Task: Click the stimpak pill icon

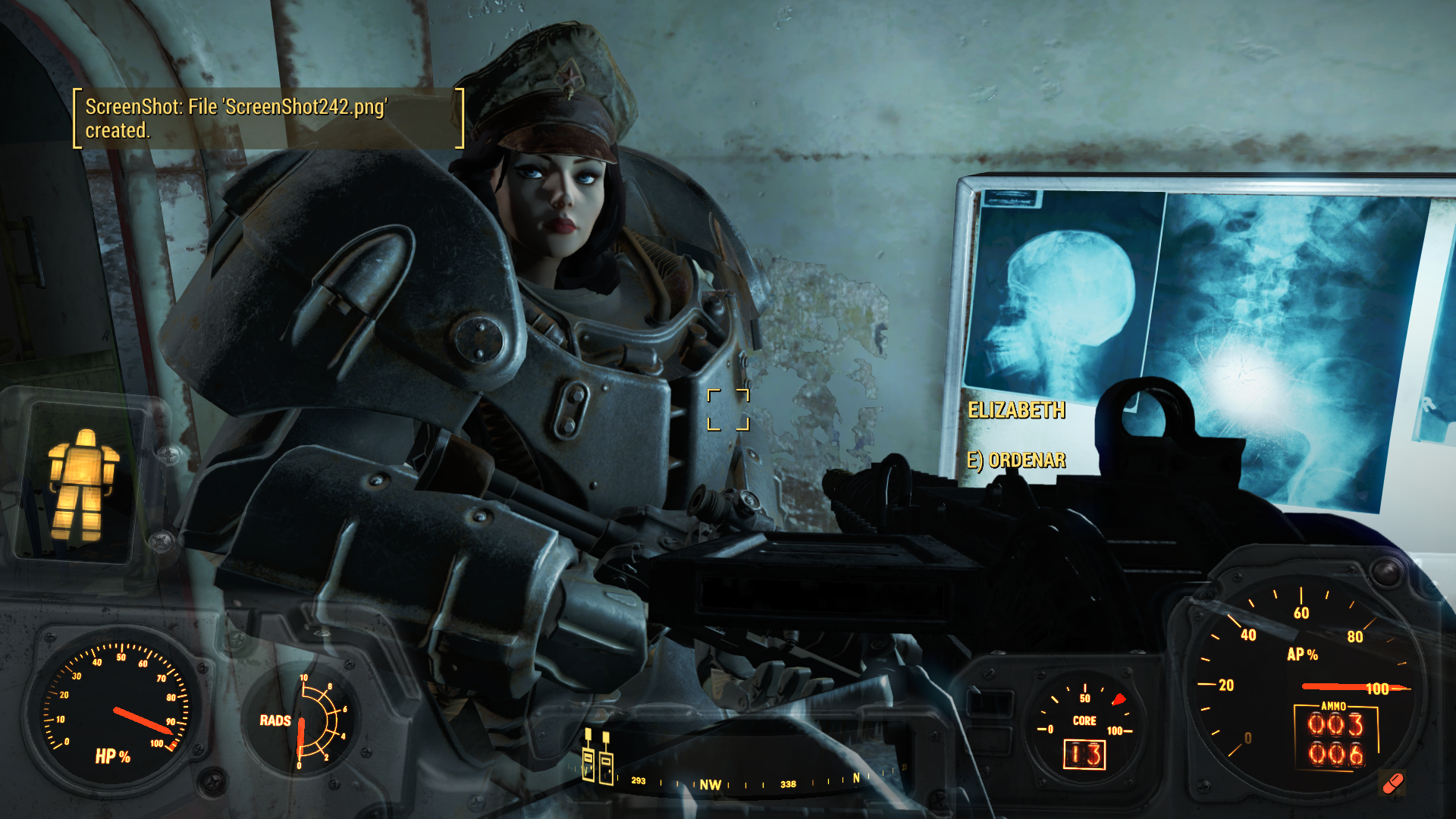Action: 1392,783
